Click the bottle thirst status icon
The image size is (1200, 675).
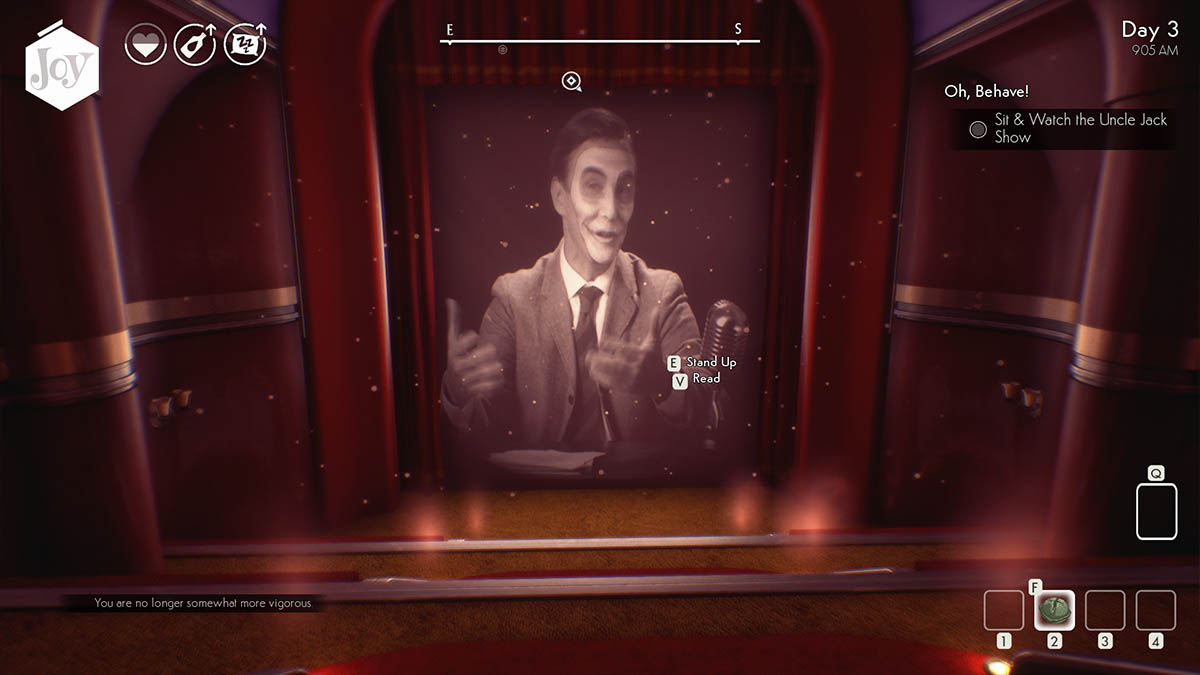coord(194,46)
